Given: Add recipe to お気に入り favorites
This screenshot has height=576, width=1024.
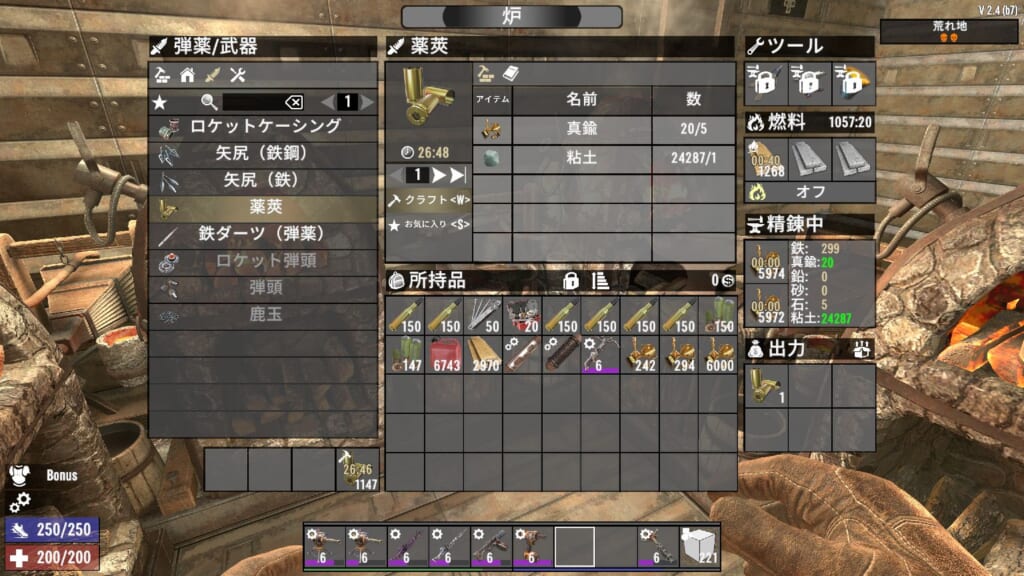Looking at the screenshot, I should (429, 226).
